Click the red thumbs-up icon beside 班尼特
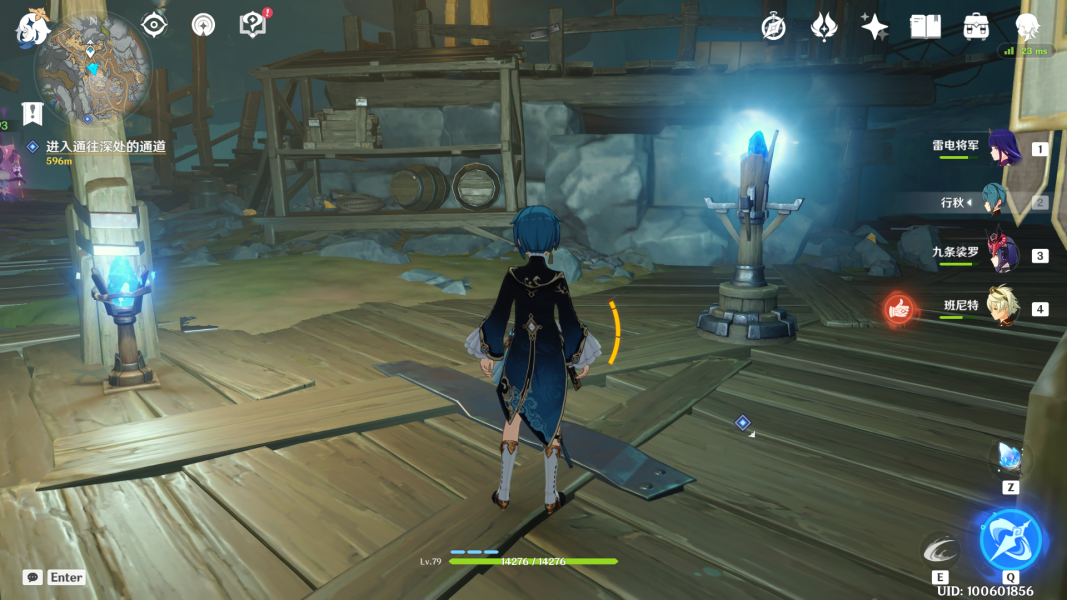 [x=900, y=309]
